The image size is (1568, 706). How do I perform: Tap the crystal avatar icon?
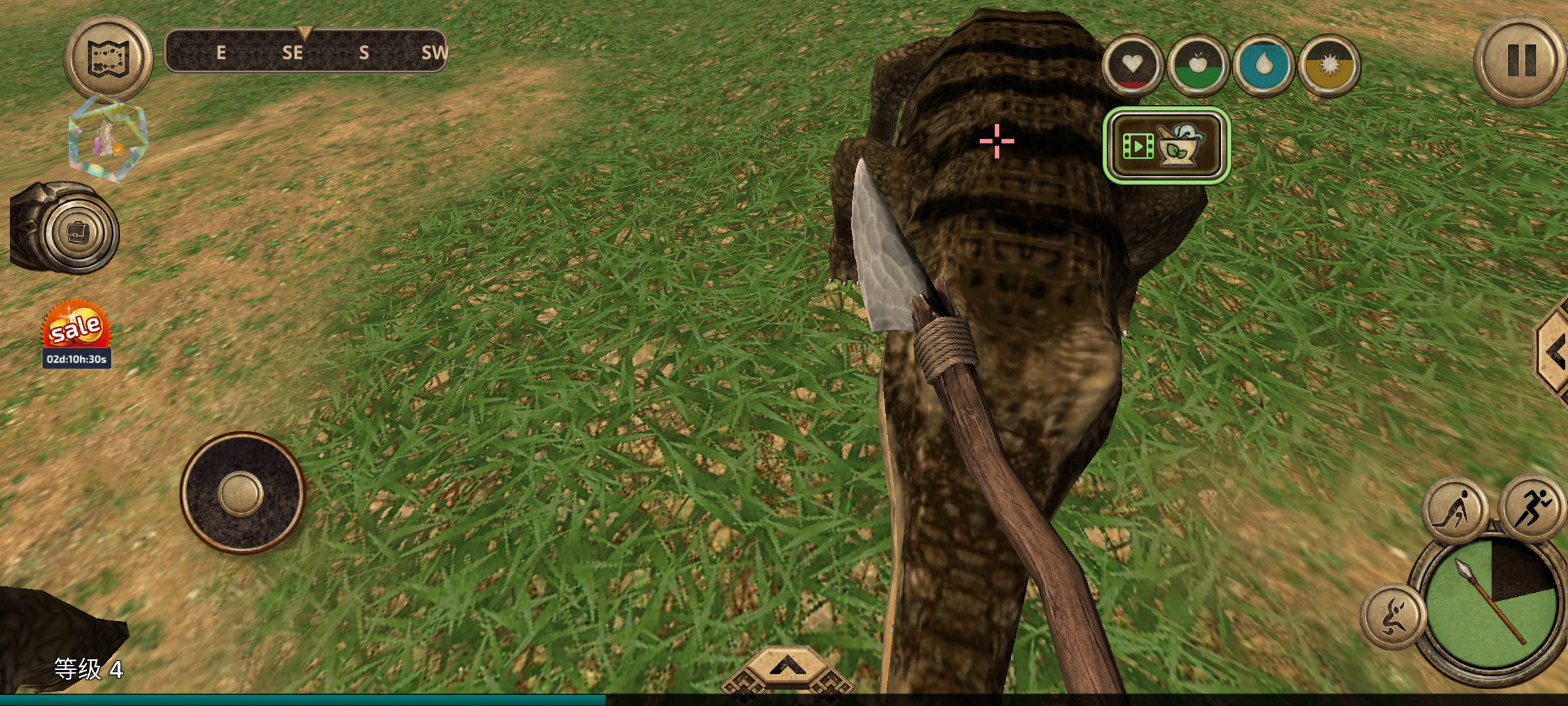point(107,139)
